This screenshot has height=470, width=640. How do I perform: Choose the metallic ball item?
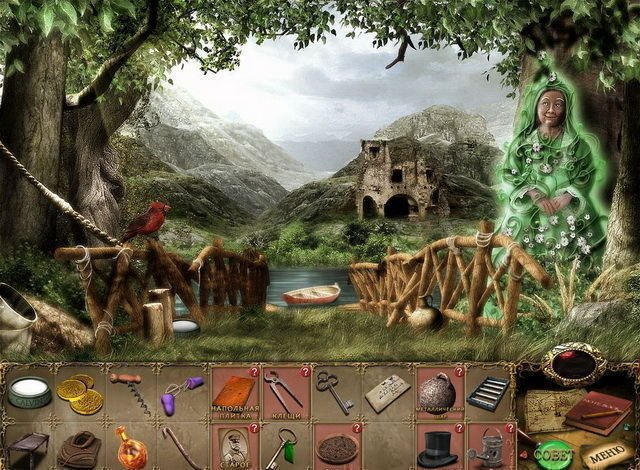point(436,392)
